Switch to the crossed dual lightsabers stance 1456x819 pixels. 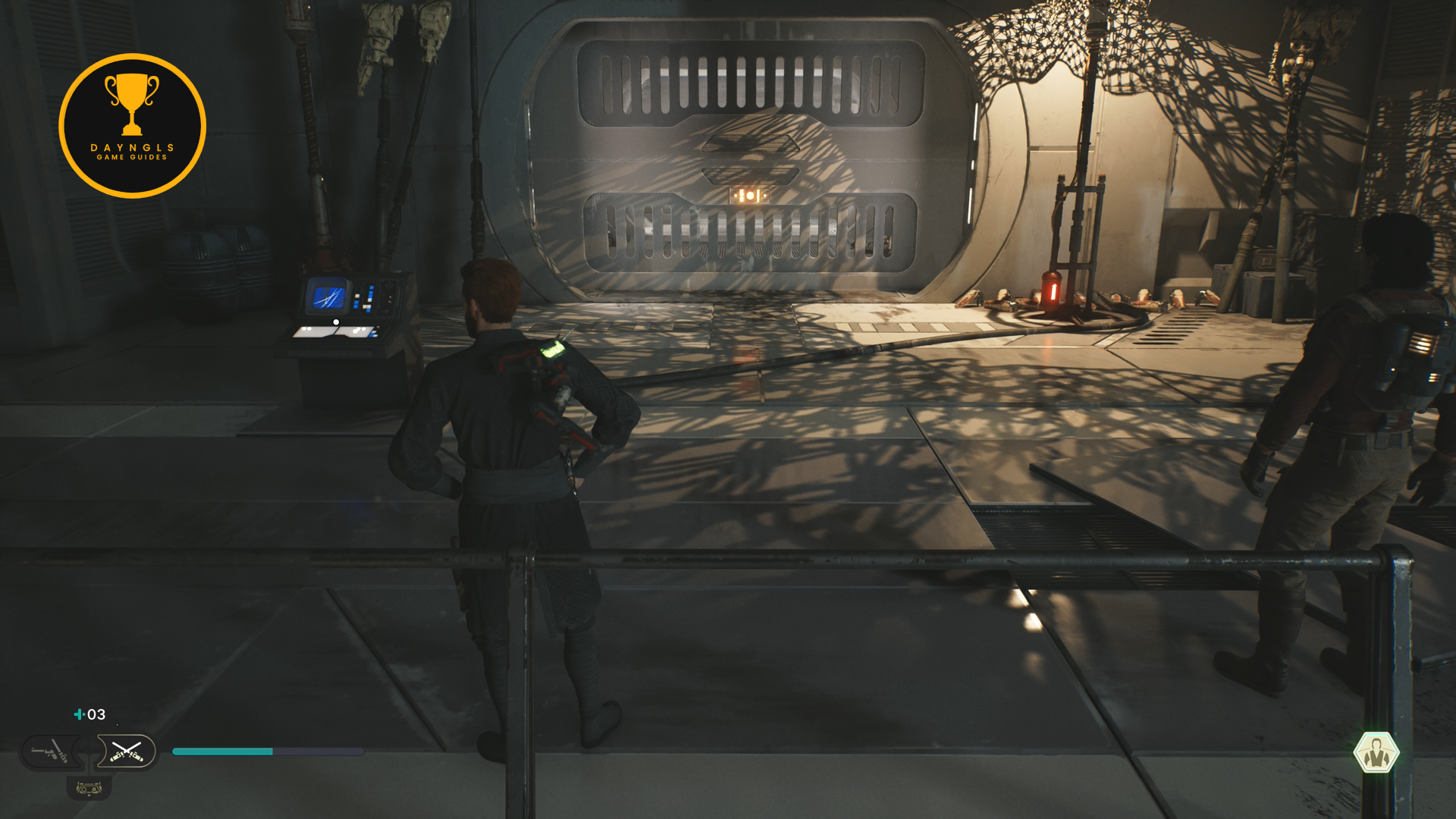click(126, 752)
